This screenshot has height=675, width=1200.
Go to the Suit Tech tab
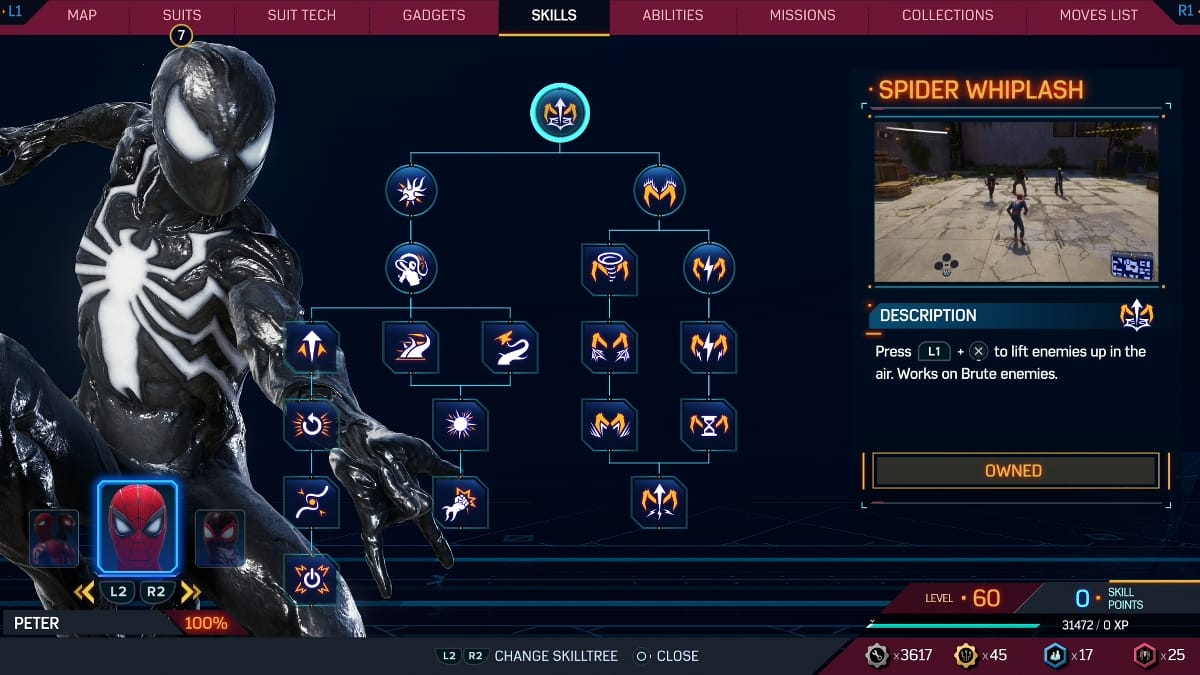301,16
